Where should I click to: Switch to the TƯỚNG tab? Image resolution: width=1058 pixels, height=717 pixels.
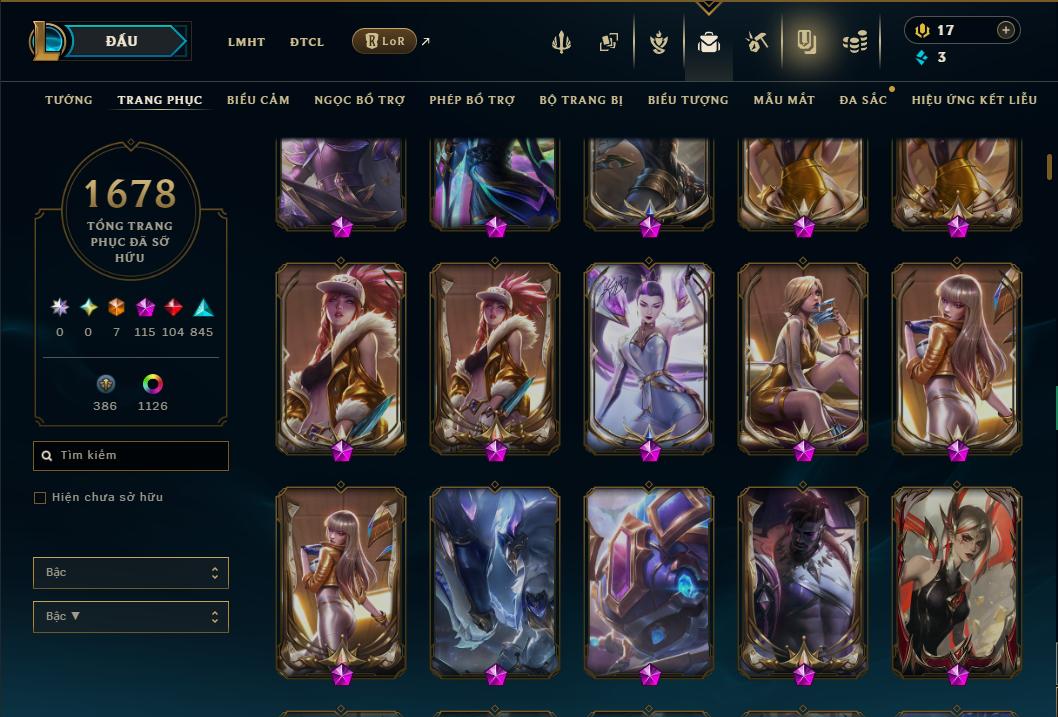tap(69, 100)
